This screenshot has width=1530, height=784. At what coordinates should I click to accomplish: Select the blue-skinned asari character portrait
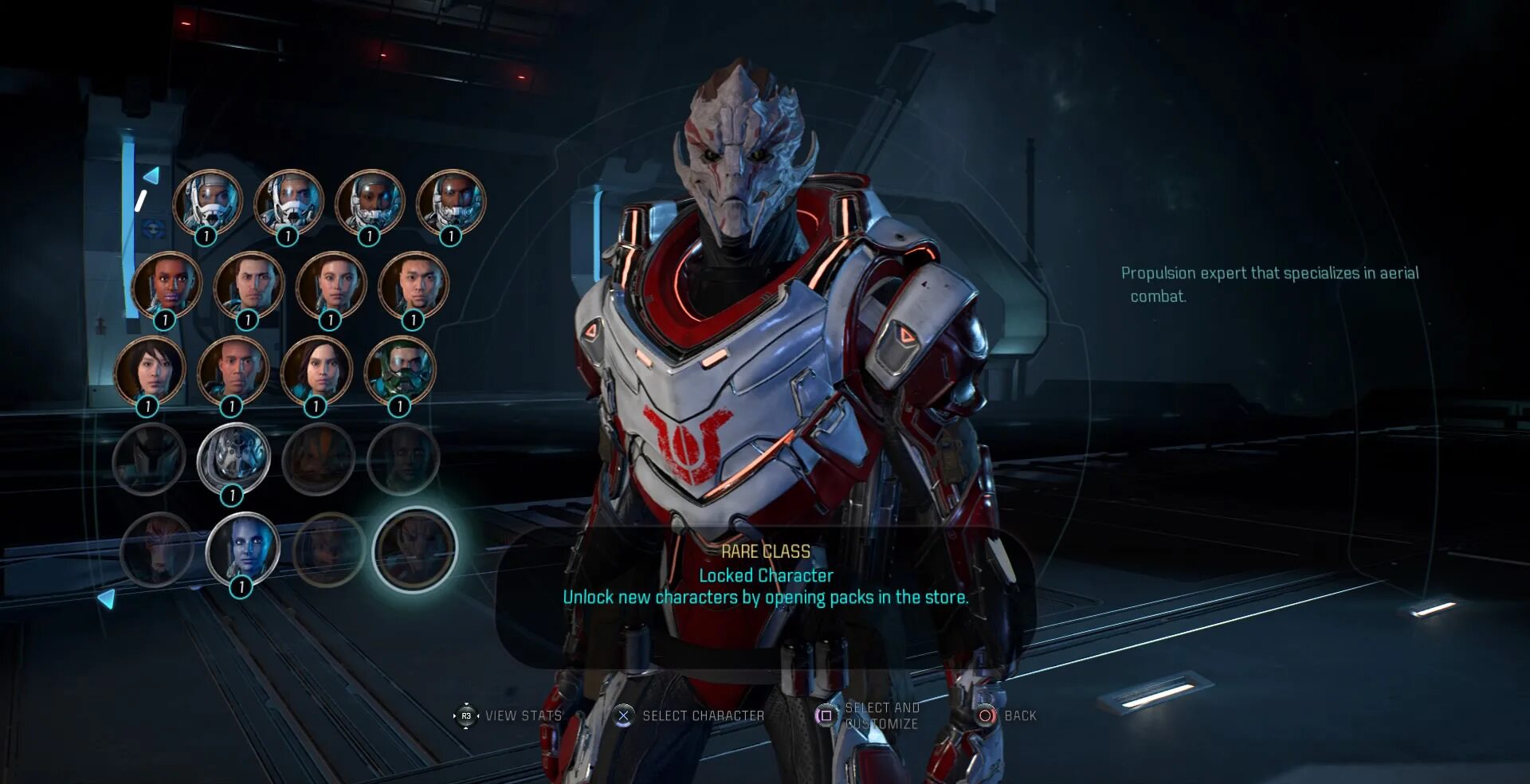(x=242, y=547)
